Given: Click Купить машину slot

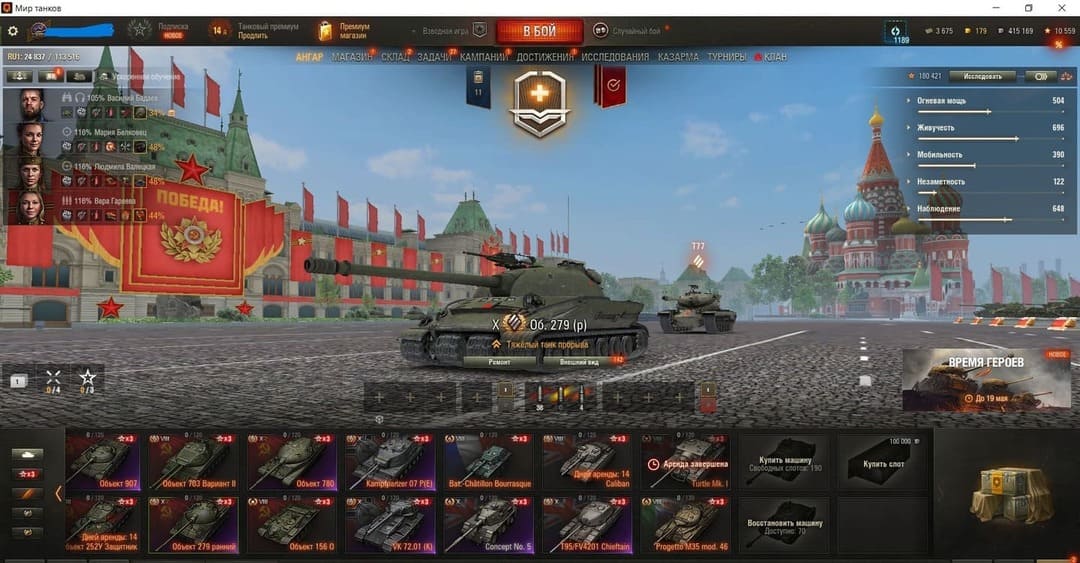Looking at the screenshot, I should (783, 463).
